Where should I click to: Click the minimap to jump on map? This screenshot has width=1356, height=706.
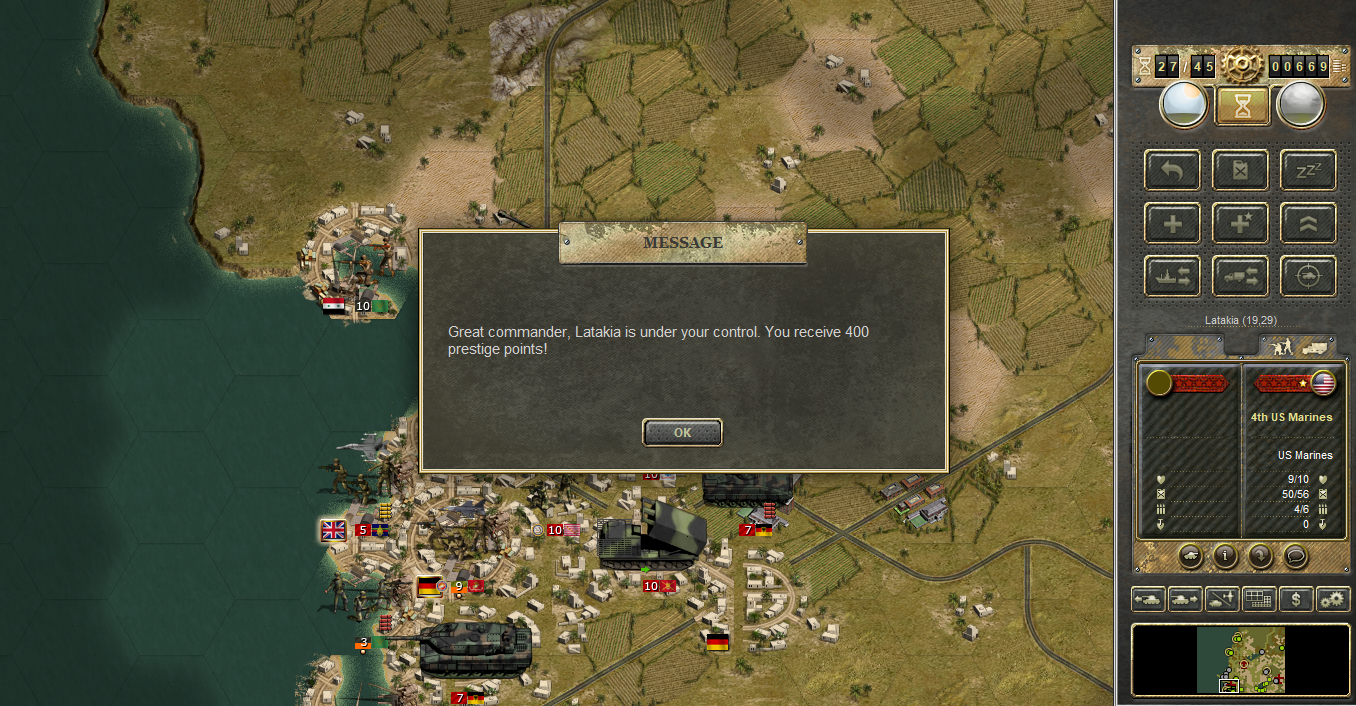[1240, 660]
